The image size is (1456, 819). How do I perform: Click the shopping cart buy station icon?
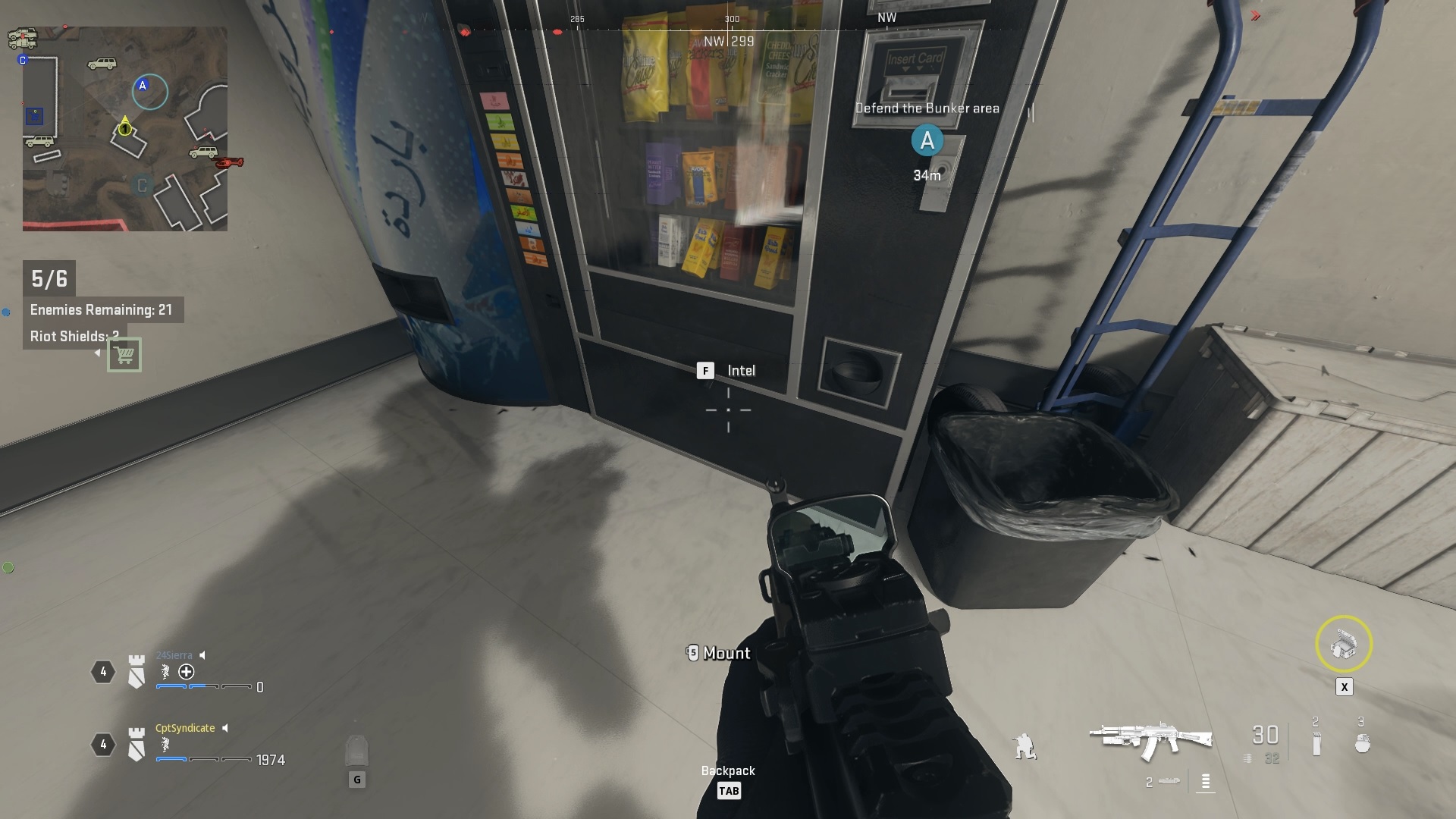(126, 354)
